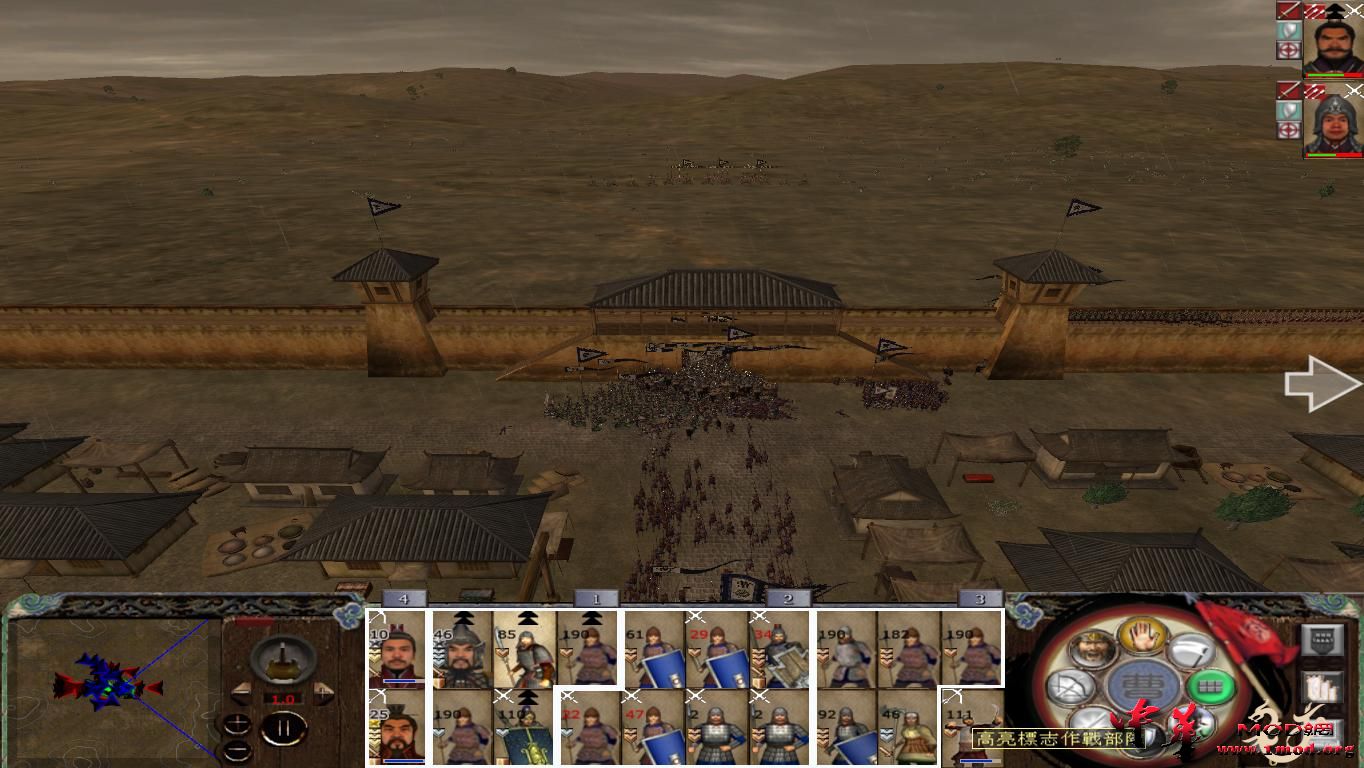Toggle fire-at-will with the red crosshair icon
The width and height of the screenshot is (1364, 768).
pyautogui.click(x=1289, y=48)
